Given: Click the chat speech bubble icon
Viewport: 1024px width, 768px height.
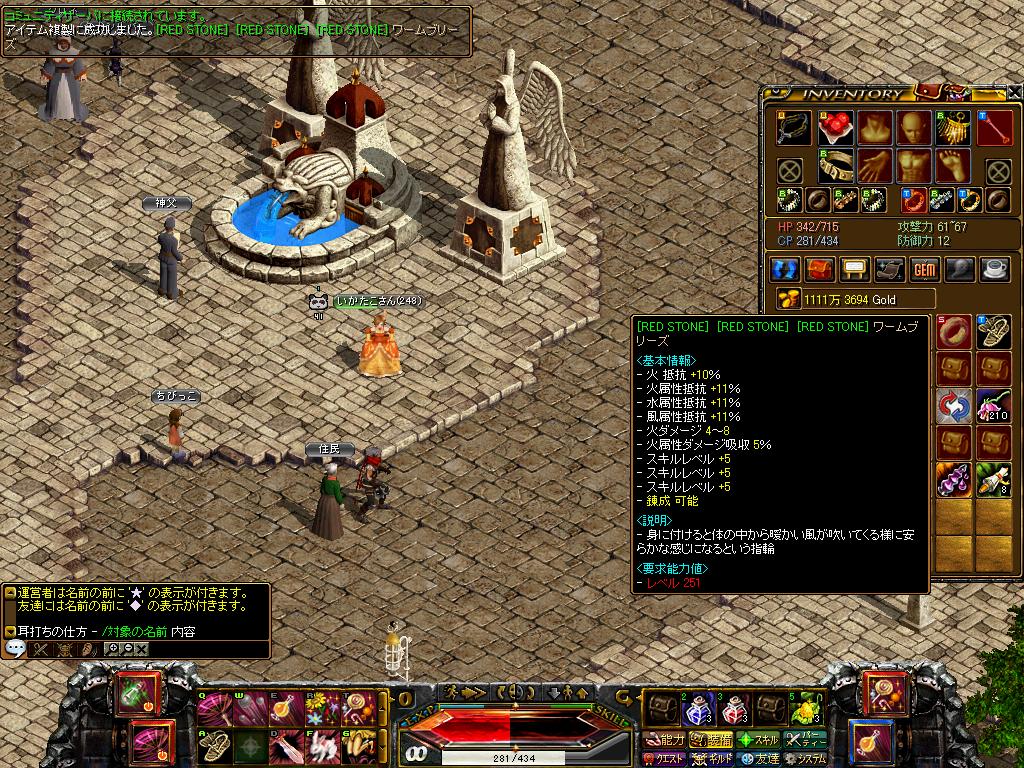Looking at the screenshot, I should [16, 649].
